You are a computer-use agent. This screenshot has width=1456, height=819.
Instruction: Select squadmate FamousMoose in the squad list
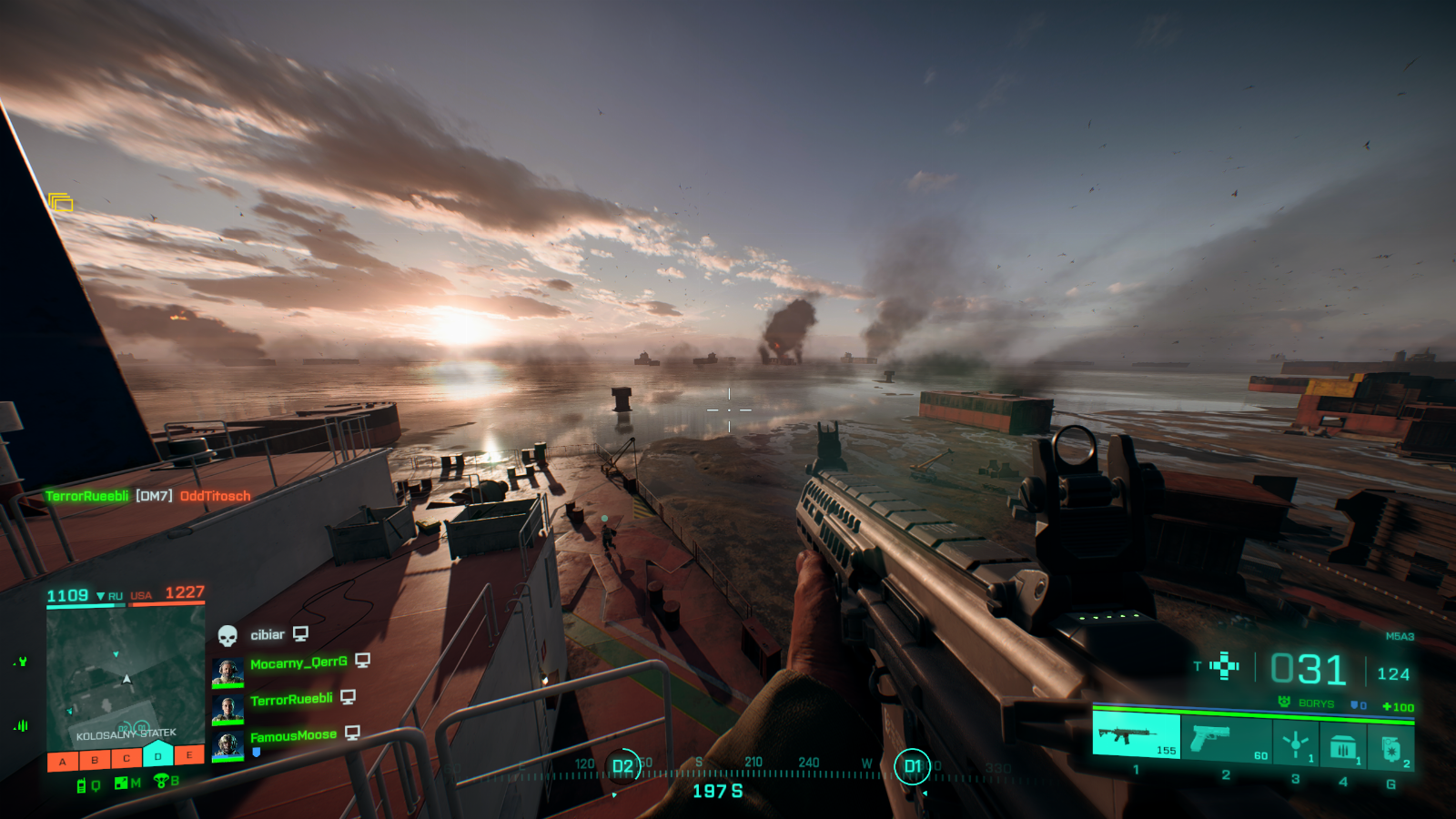click(x=293, y=736)
